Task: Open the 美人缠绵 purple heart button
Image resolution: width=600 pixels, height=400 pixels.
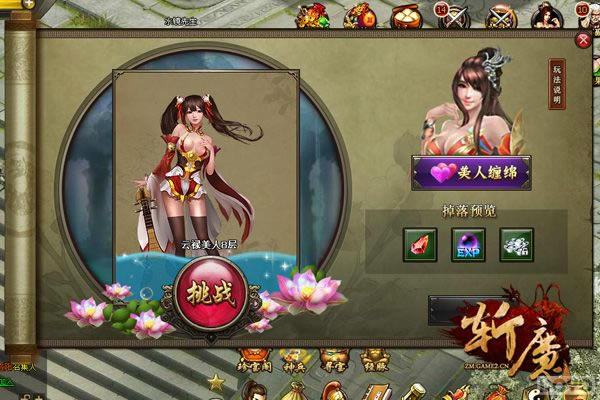Action: pyautogui.click(x=471, y=172)
